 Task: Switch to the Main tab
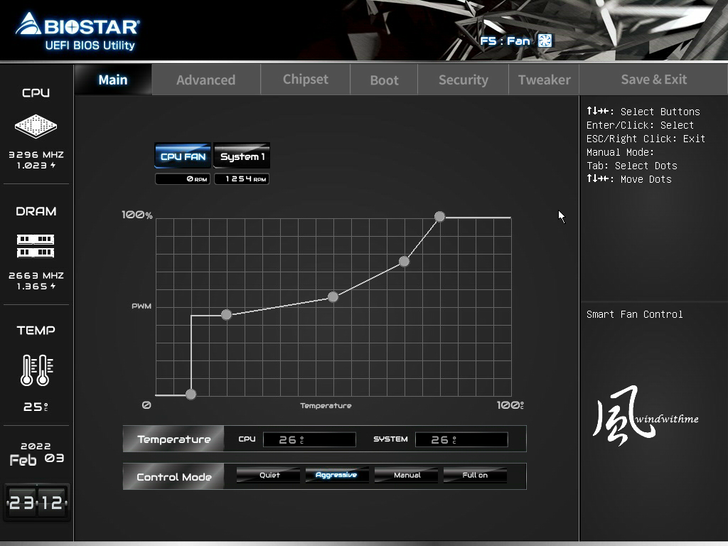(x=113, y=80)
